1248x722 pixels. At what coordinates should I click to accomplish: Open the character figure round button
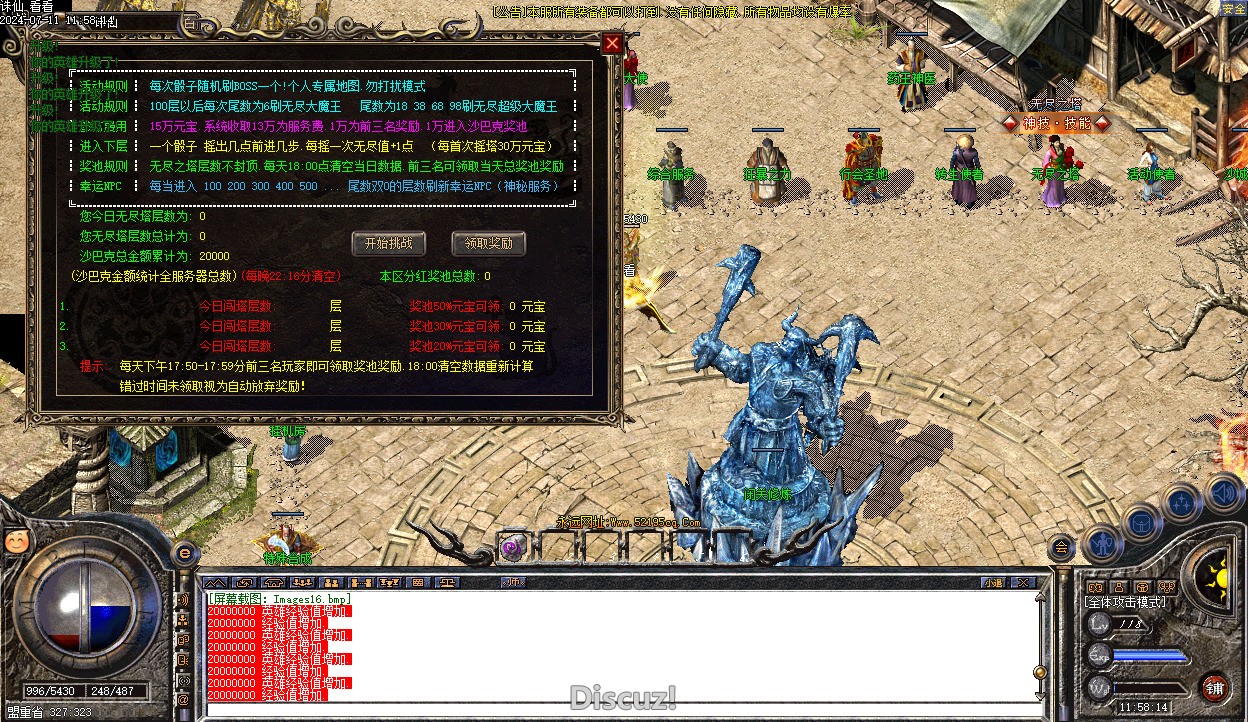point(1102,543)
